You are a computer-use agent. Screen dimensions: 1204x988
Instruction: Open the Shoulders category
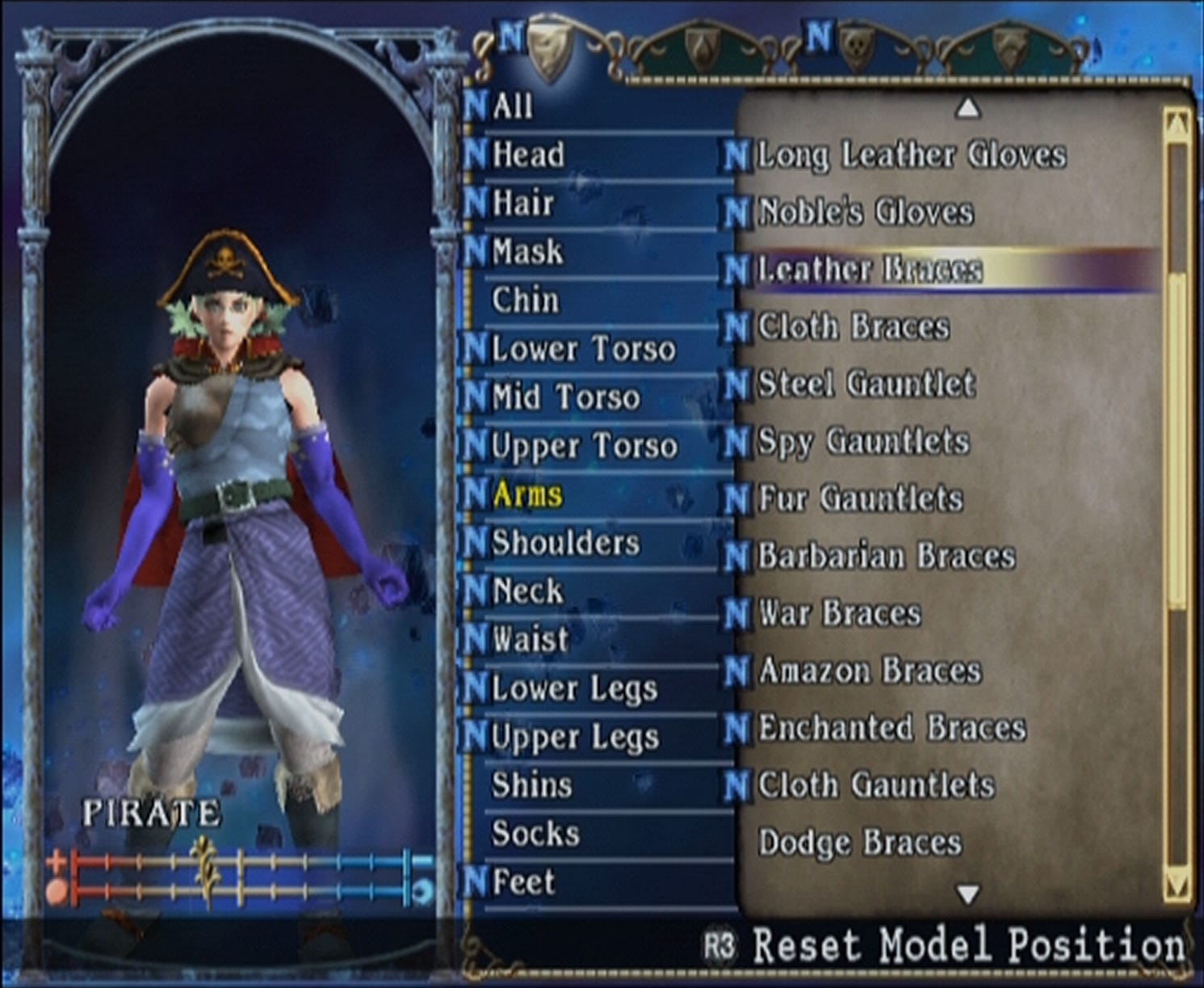click(x=564, y=543)
